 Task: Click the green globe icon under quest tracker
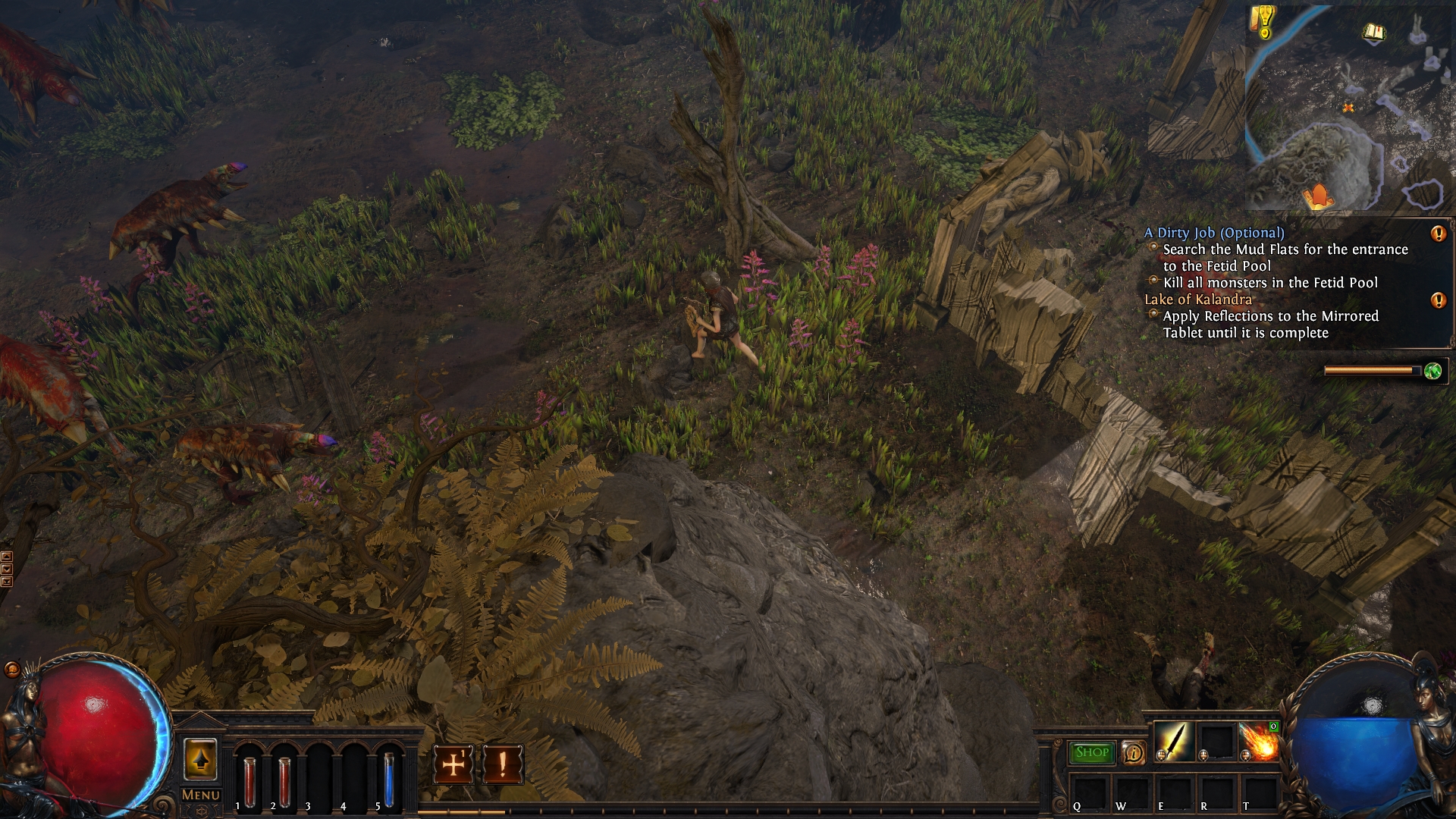point(1432,371)
